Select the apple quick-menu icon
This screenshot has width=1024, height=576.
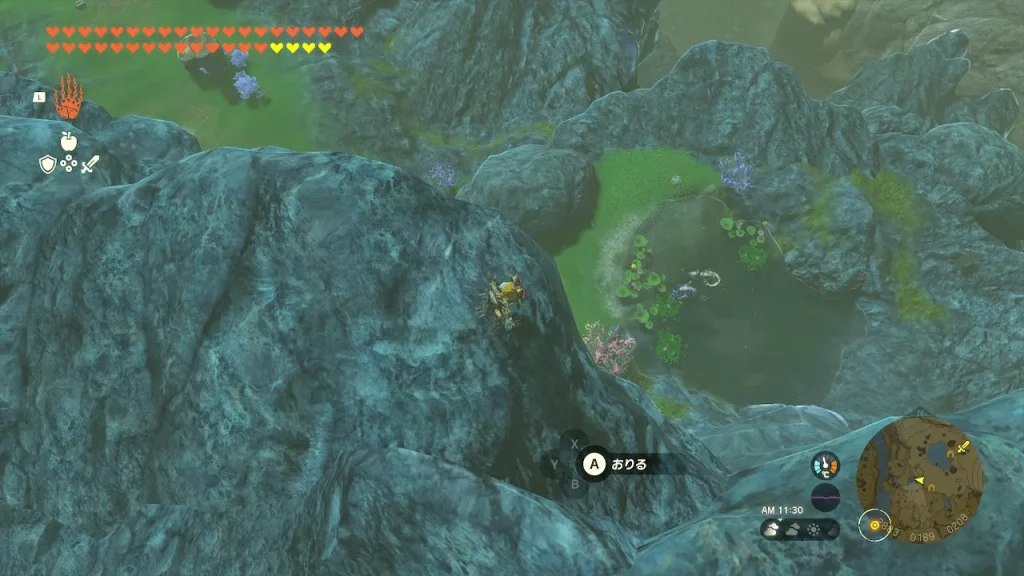click(68, 141)
